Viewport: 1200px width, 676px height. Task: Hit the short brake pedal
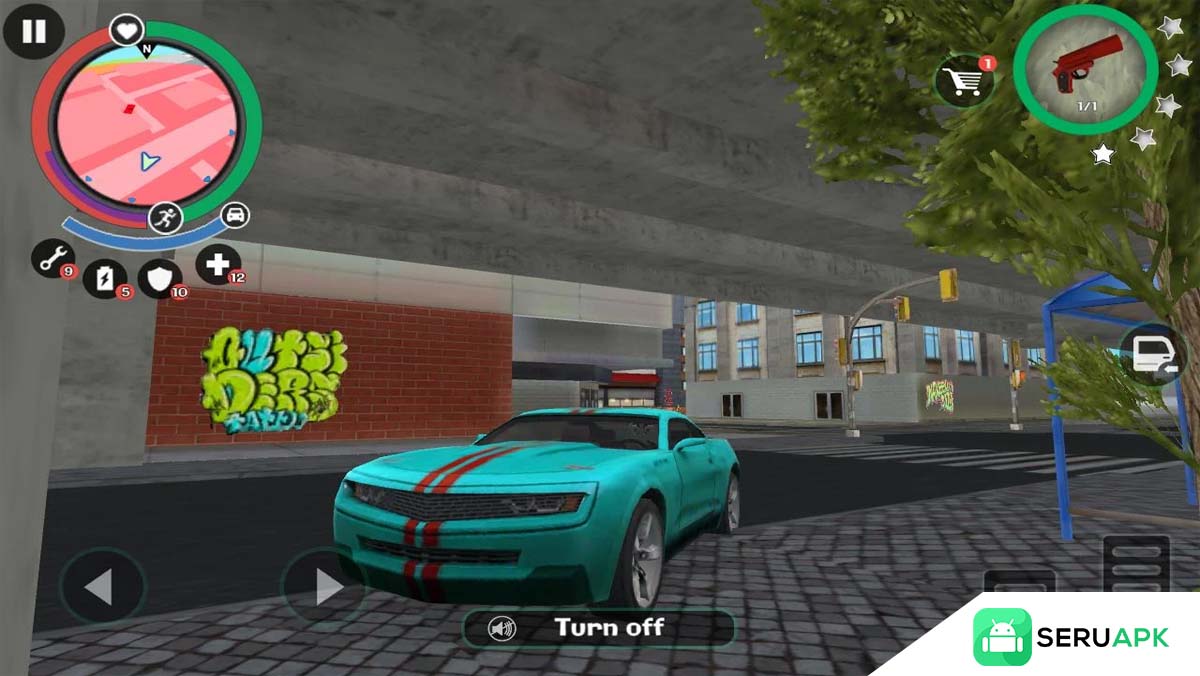1019,585
